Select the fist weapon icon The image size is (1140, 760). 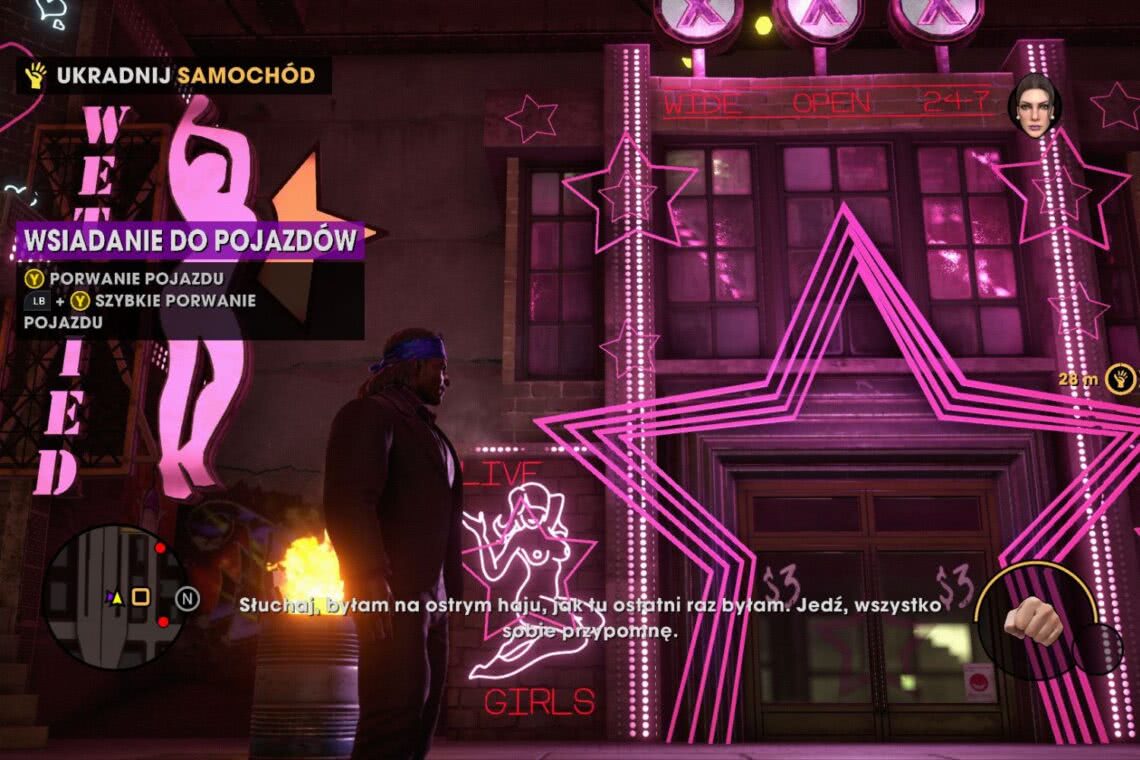point(1033,619)
